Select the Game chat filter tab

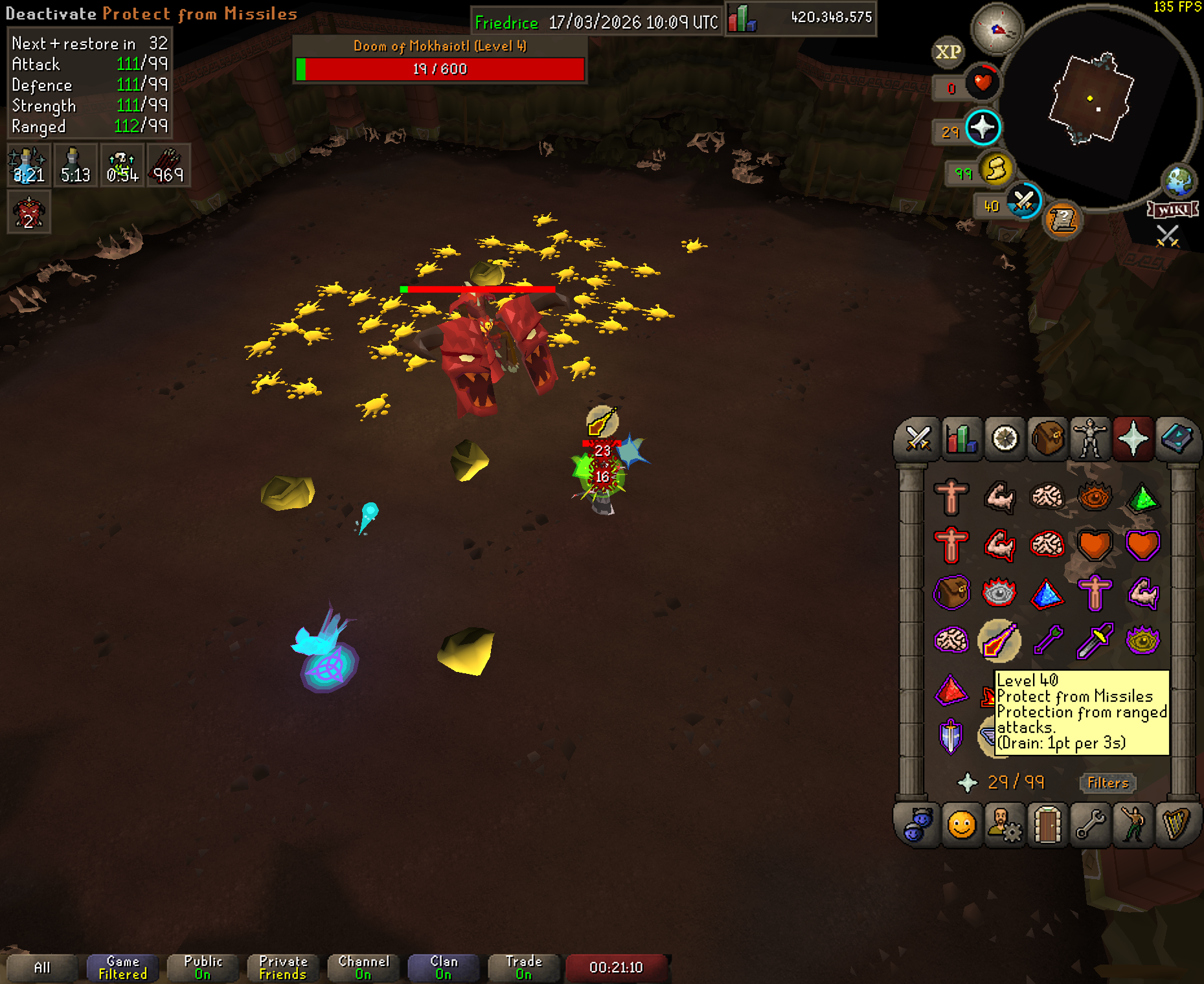122,968
